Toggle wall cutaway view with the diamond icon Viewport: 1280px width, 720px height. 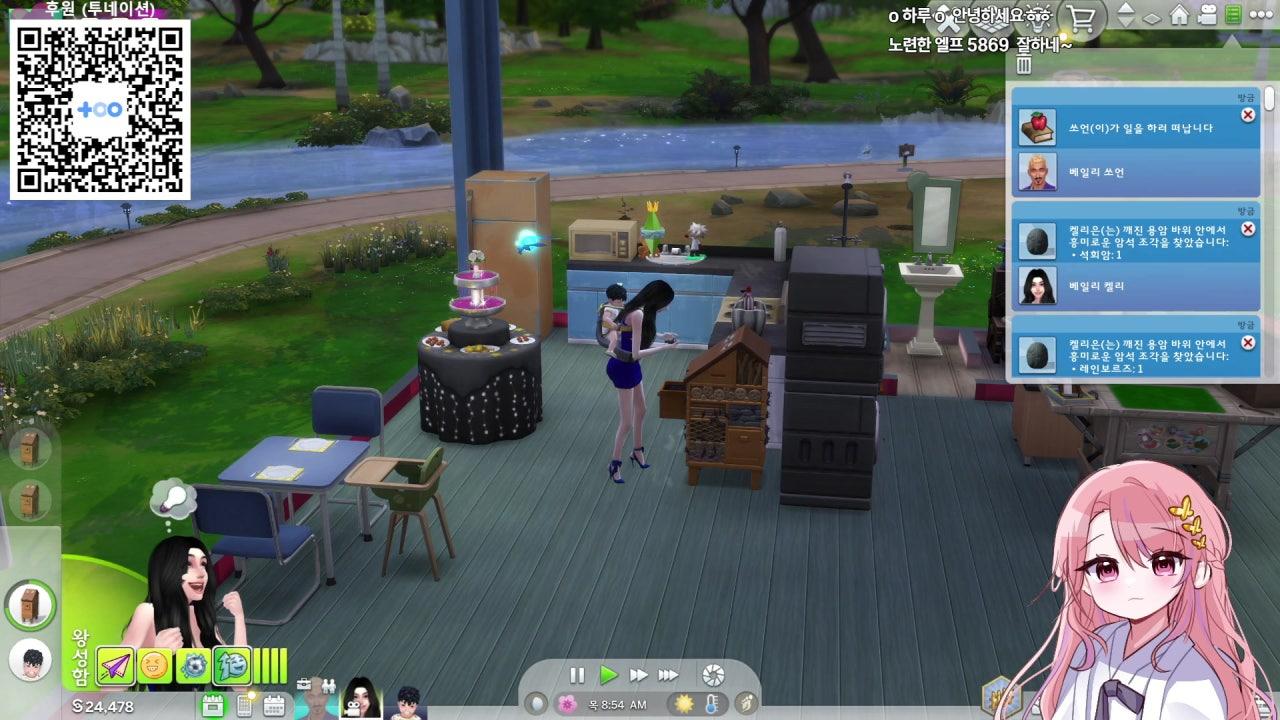pos(1151,16)
